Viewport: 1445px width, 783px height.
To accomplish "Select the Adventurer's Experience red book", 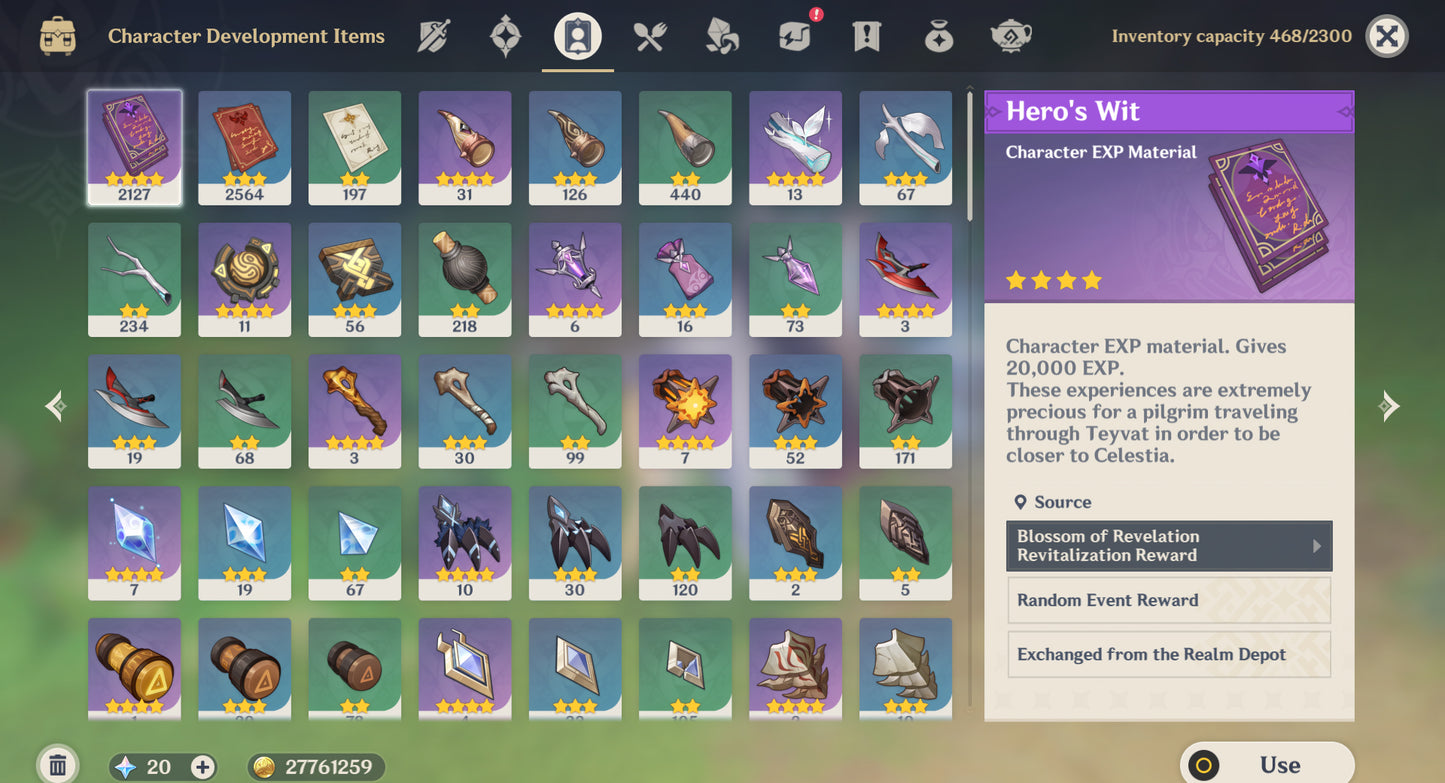I will [244, 147].
